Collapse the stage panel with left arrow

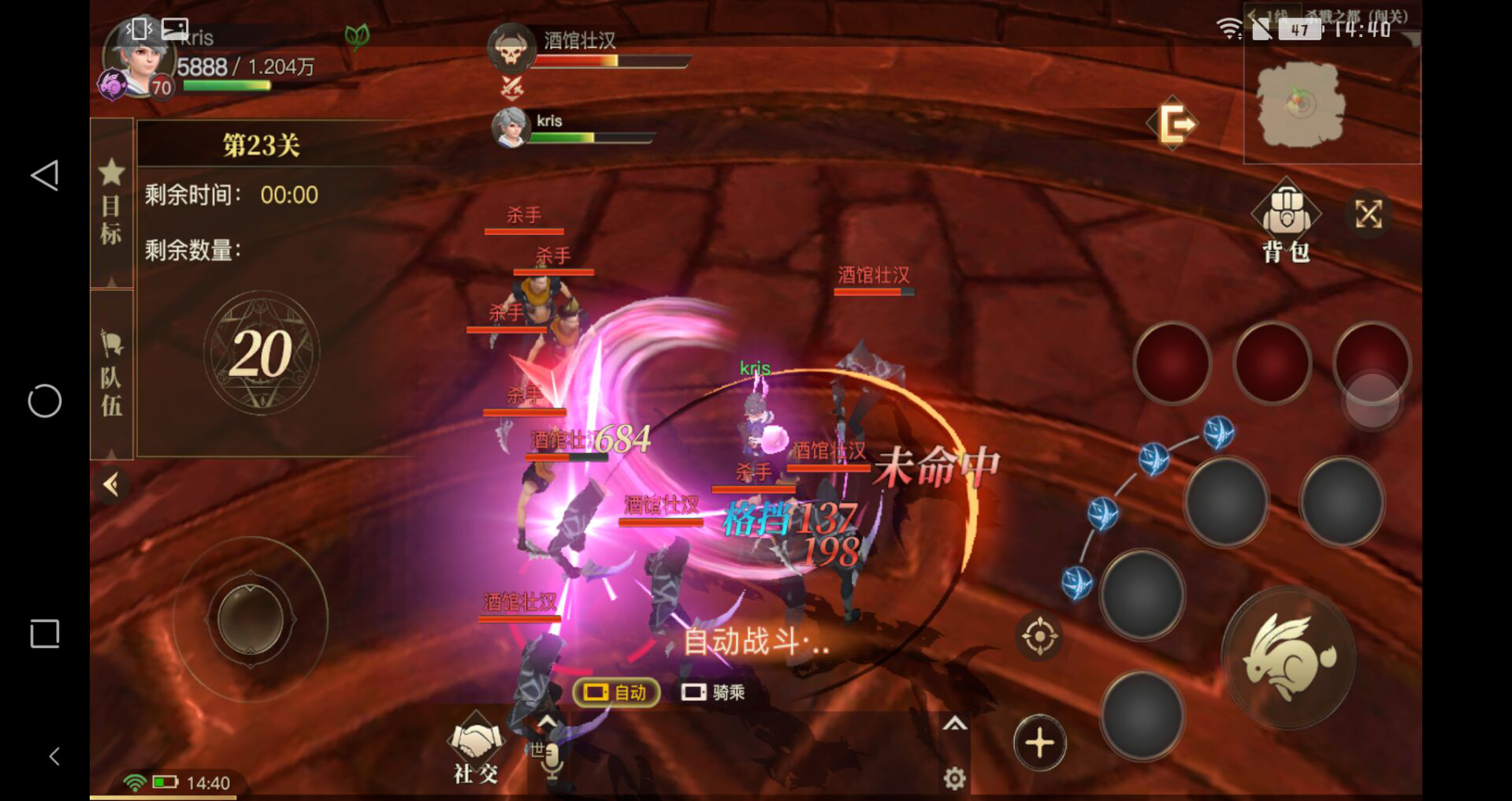coord(111,484)
